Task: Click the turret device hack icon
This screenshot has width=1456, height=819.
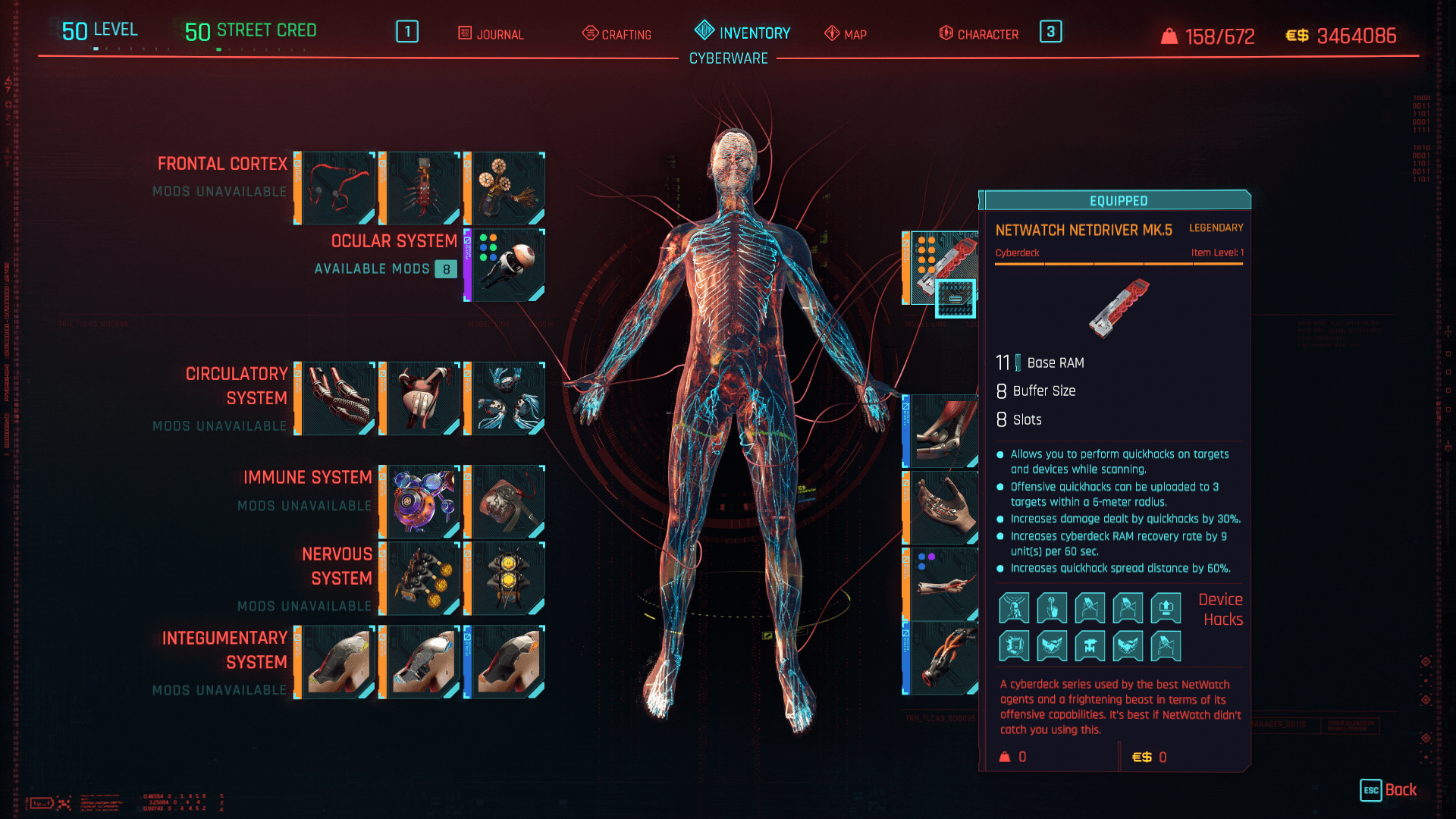Action: (x=1090, y=645)
